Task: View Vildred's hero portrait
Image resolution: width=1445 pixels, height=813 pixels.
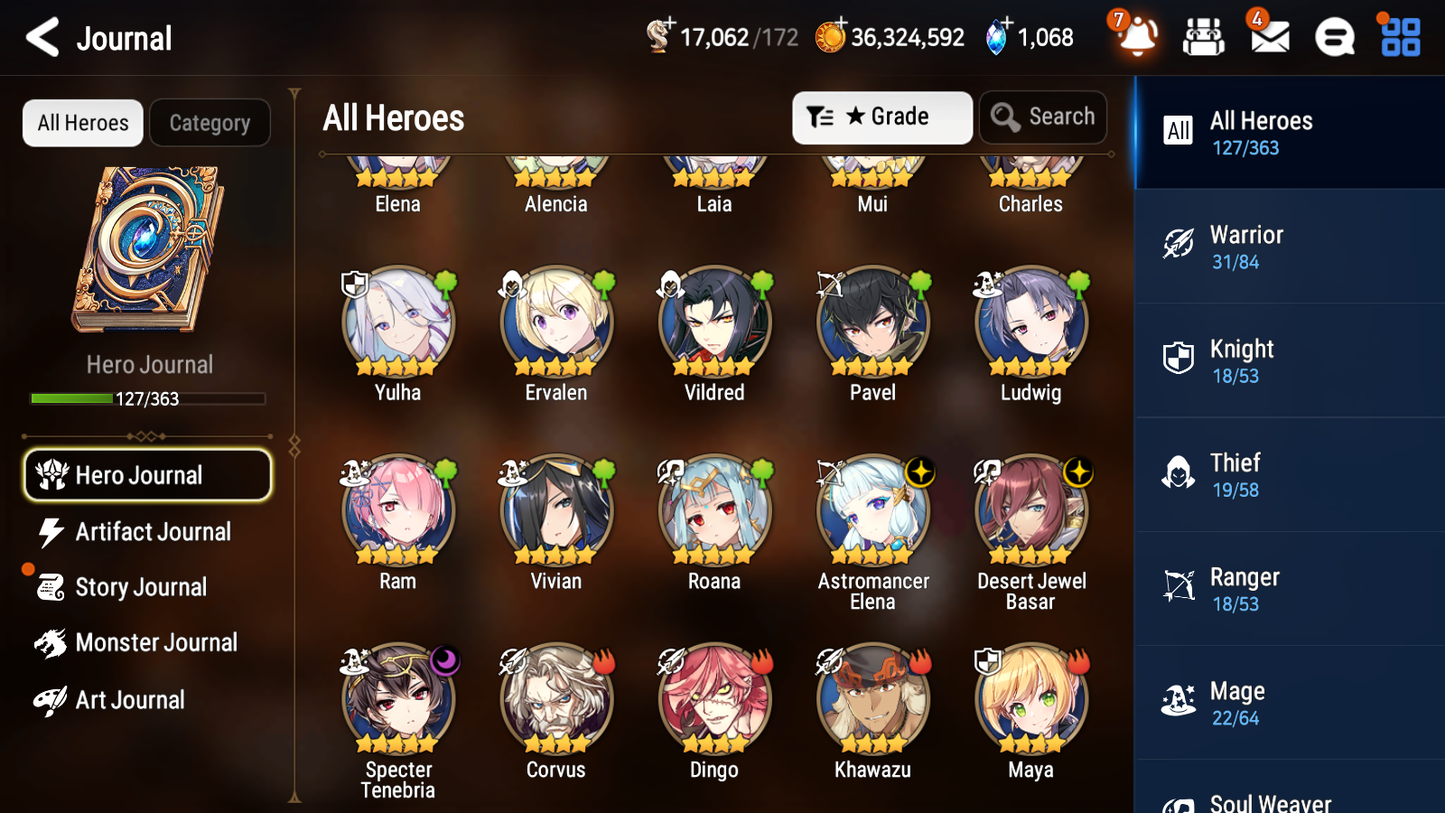Action: pyautogui.click(x=714, y=322)
